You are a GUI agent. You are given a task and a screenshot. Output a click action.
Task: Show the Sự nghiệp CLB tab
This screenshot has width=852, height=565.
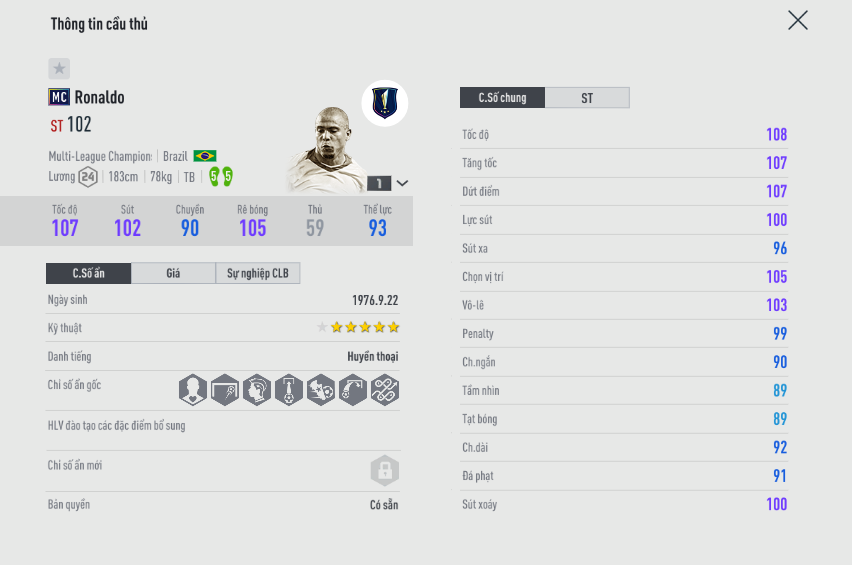(257, 273)
